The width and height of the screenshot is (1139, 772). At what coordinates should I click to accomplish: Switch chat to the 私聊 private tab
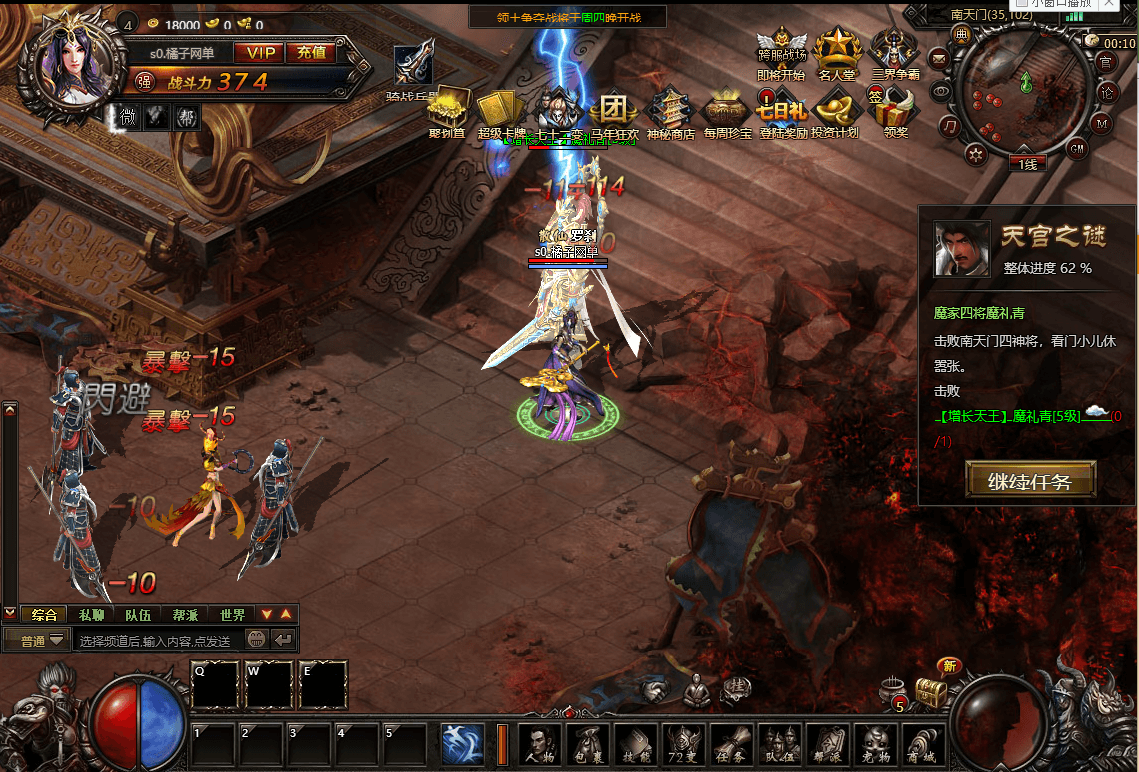(91, 614)
